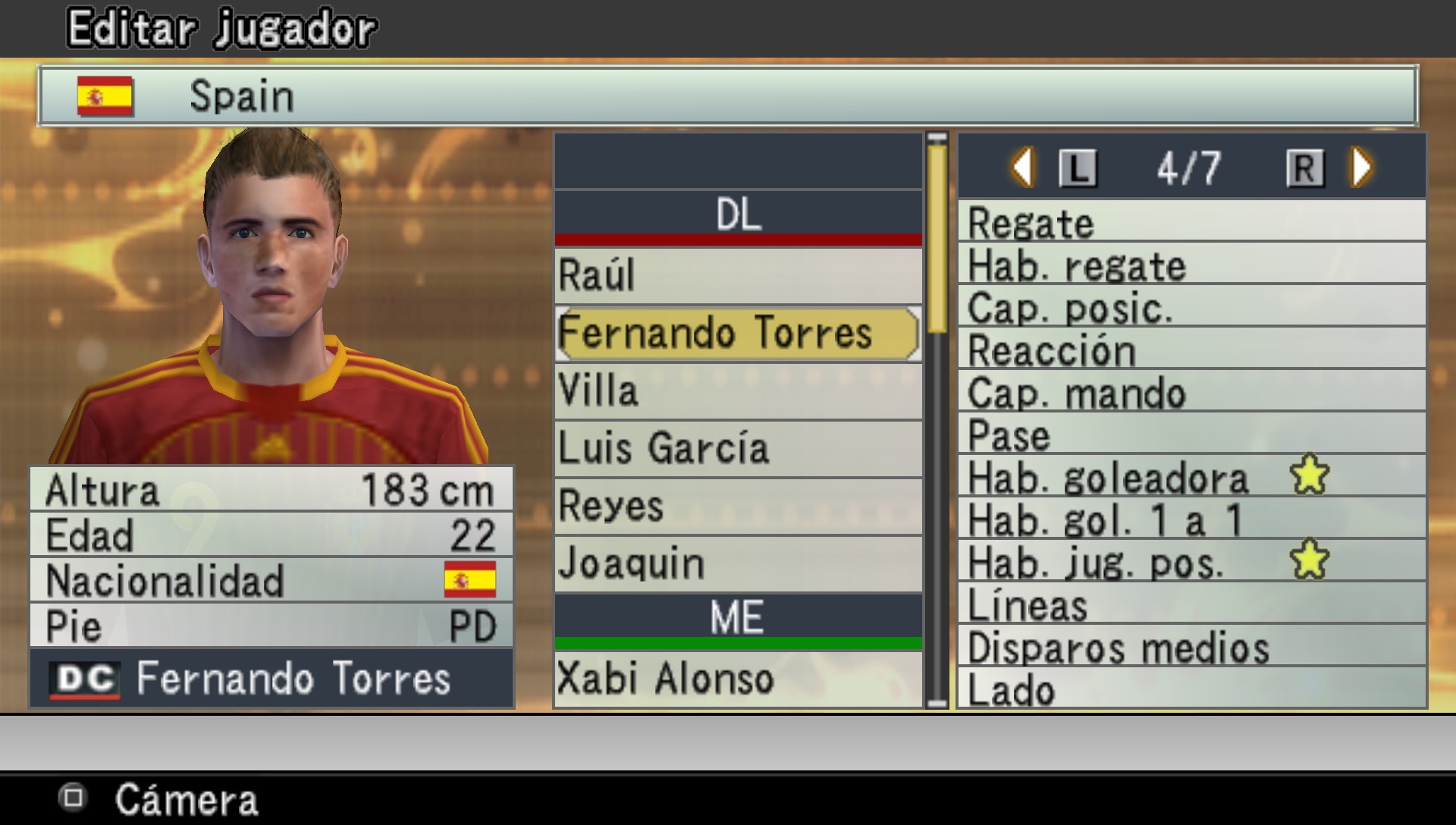Click the R shoulder button icon
Image resolution: width=1456 pixels, height=825 pixels.
1306,168
